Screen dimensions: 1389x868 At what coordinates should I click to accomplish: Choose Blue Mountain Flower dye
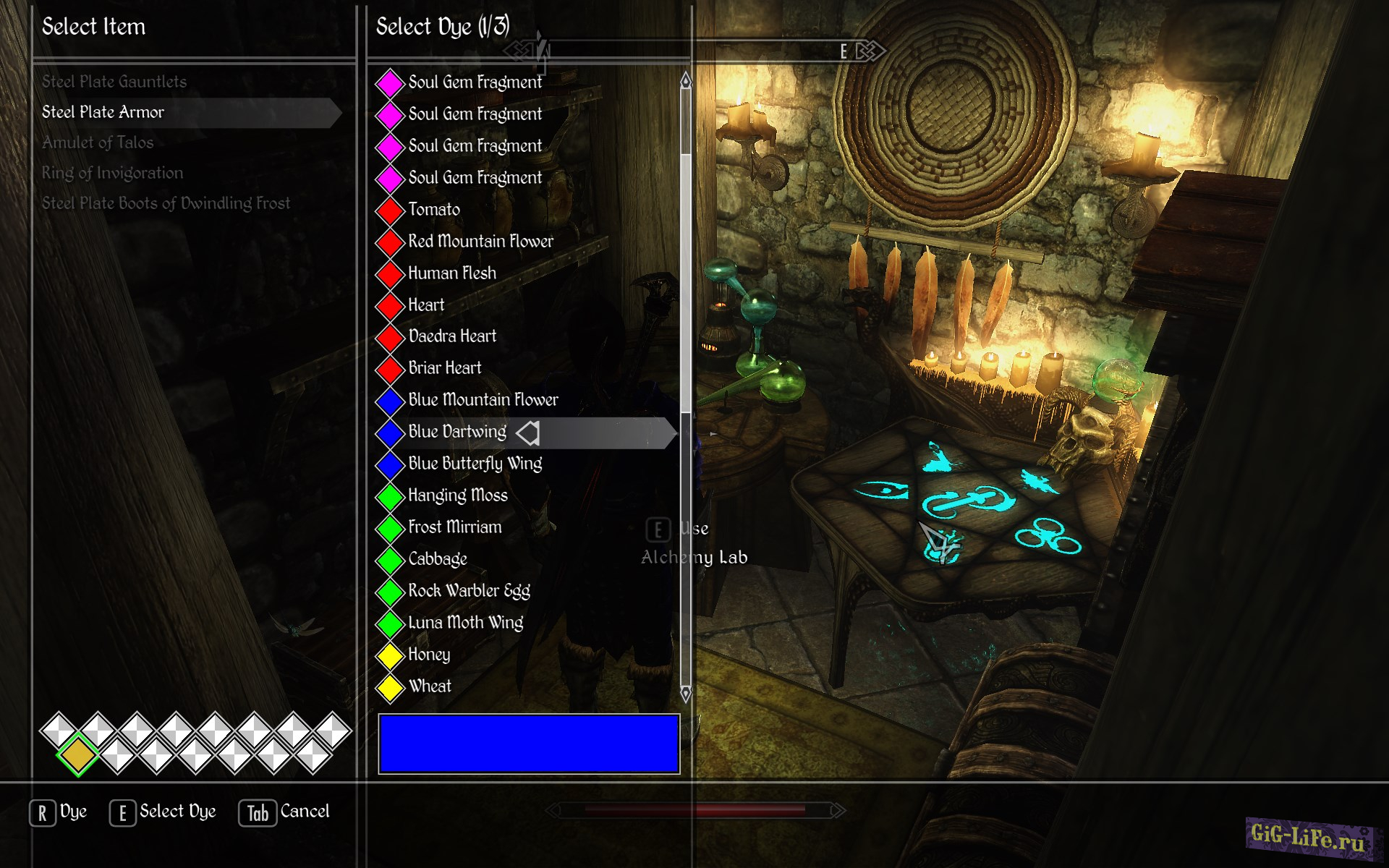(x=483, y=400)
